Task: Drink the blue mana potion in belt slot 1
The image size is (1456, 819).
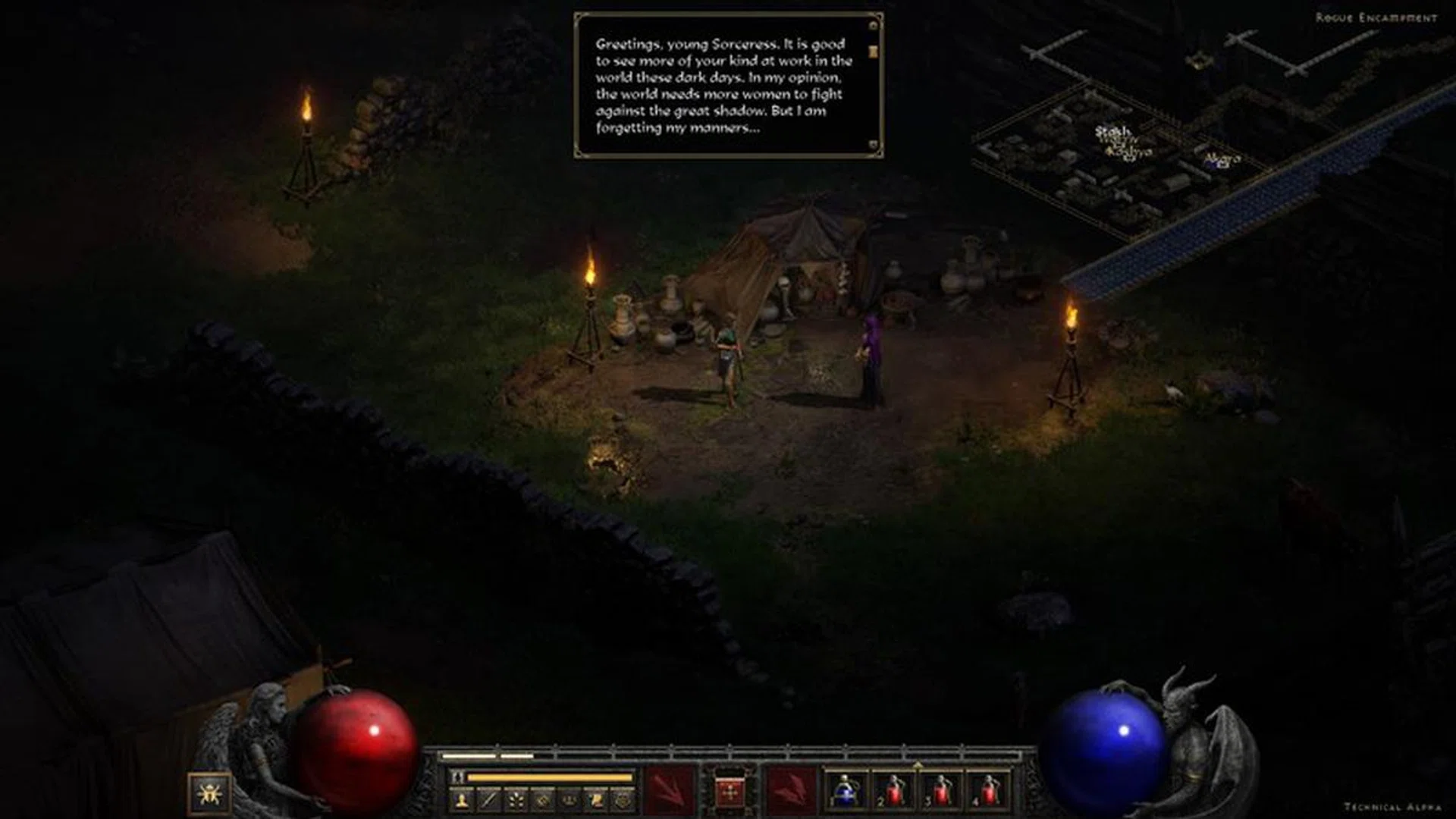Action: pyautogui.click(x=844, y=793)
